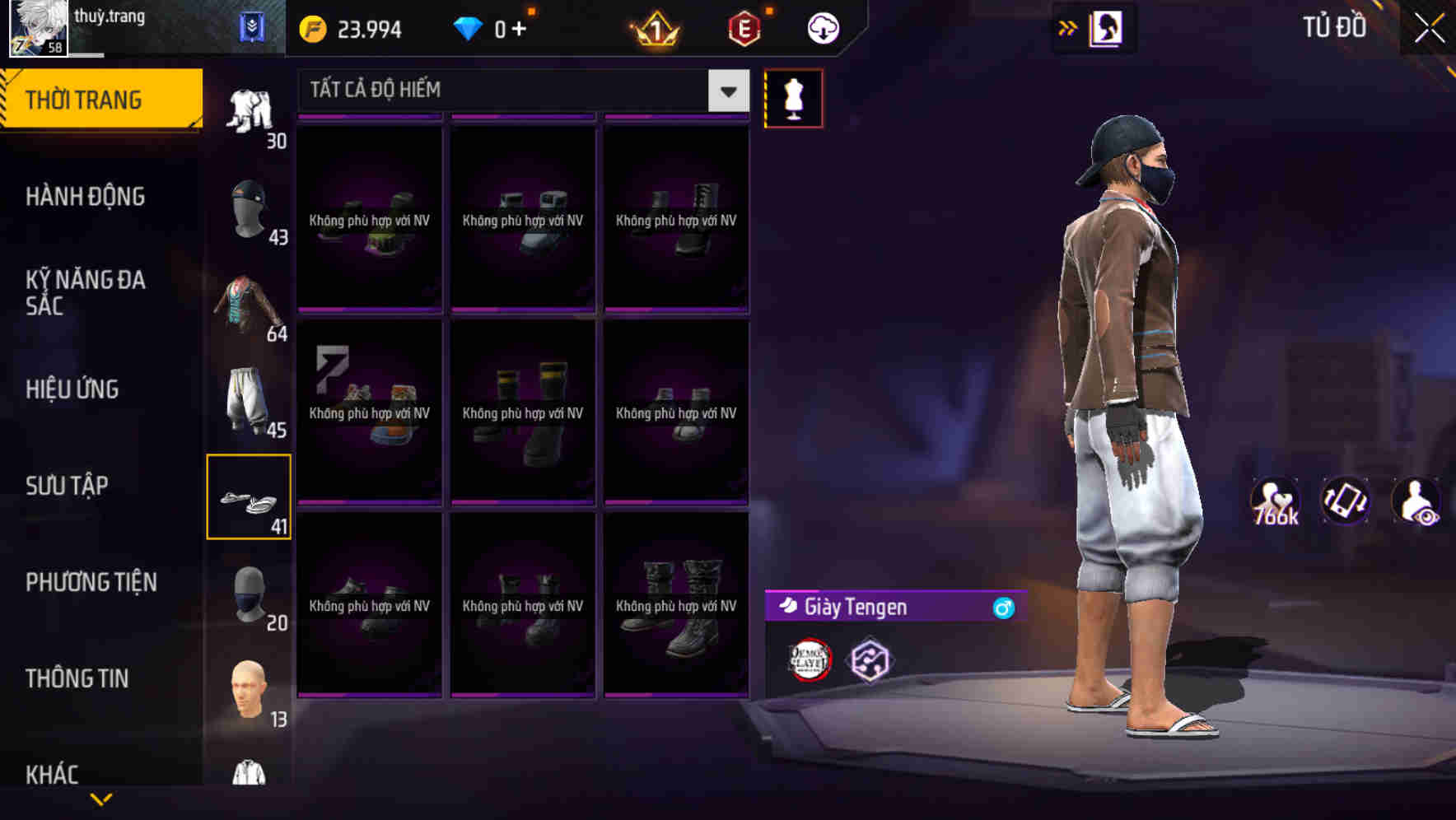Click the likes icon showing 766k

pyautogui.click(x=1276, y=501)
